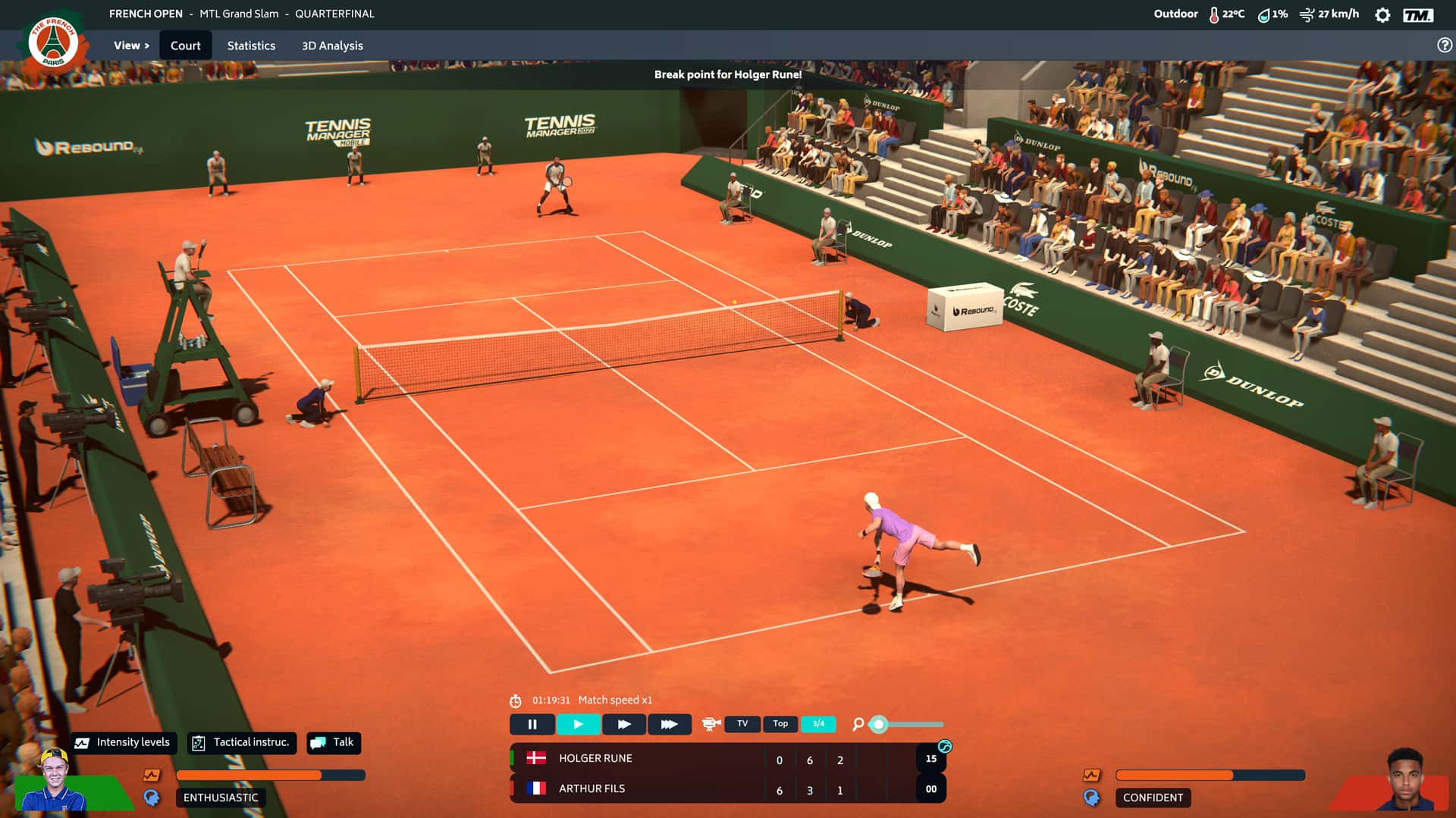Open the Statistics tab

click(x=251, y=45)
